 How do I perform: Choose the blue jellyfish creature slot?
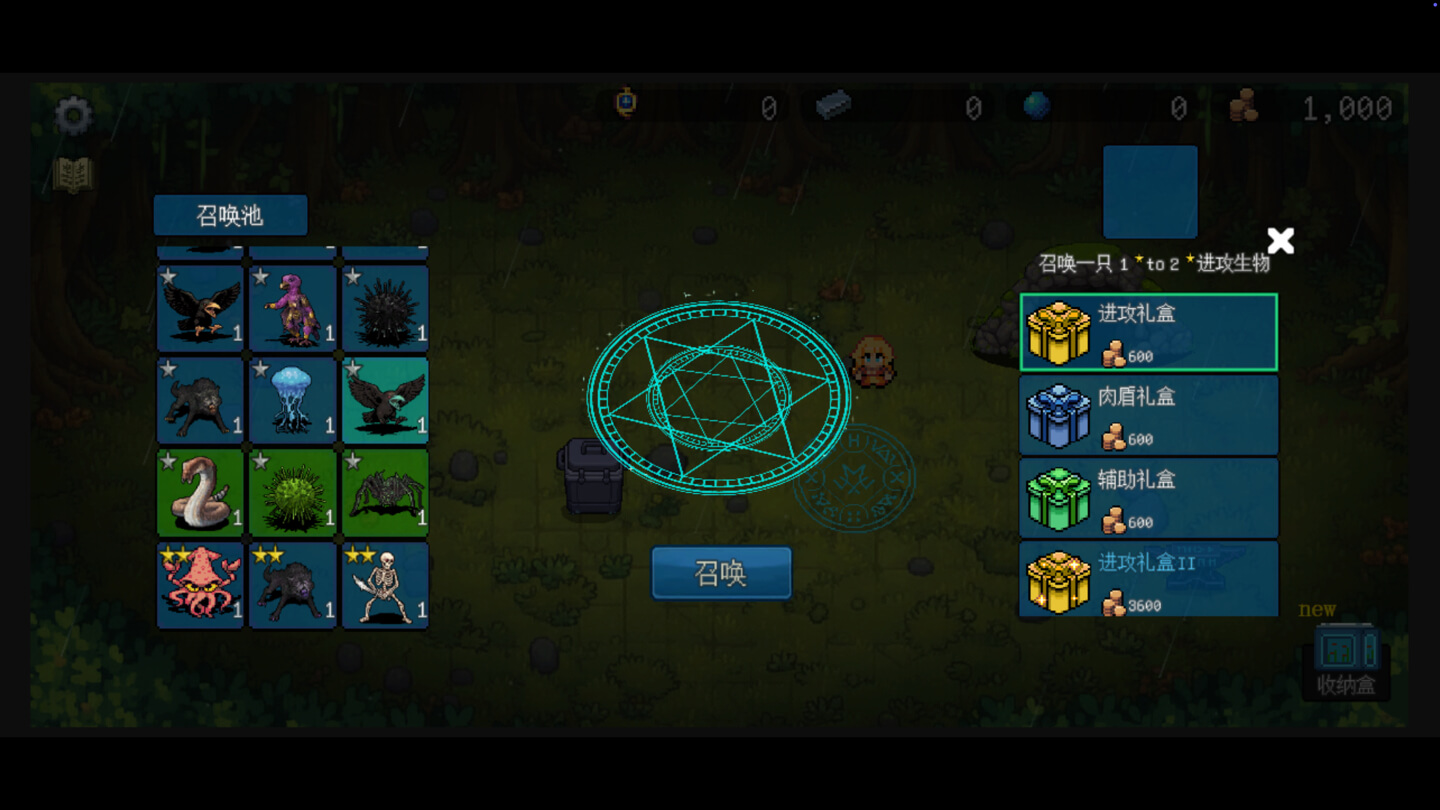(292, 400)
